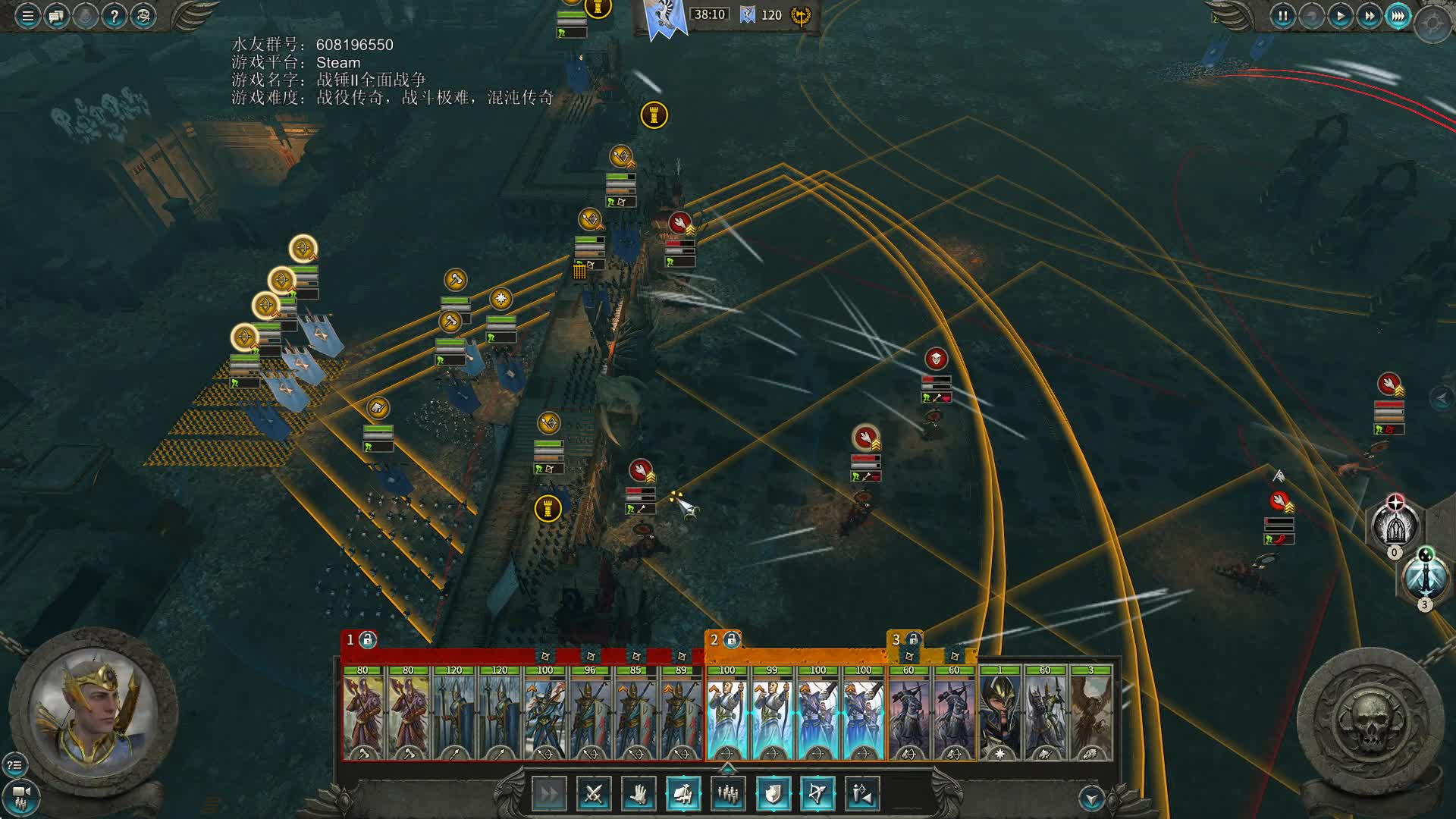Set battle to double fast-forward speed

coord(1369,16)
